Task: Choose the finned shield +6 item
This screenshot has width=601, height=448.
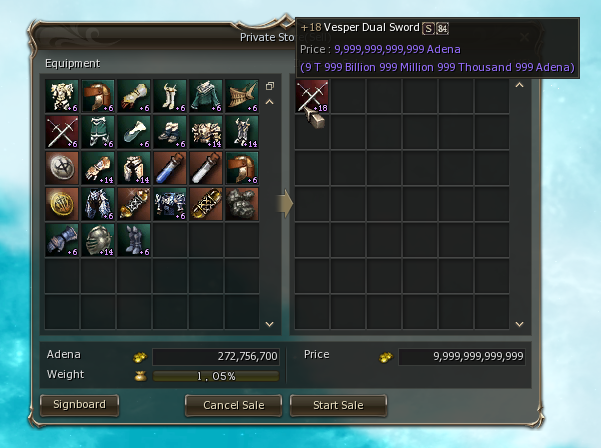Action: 242,96
